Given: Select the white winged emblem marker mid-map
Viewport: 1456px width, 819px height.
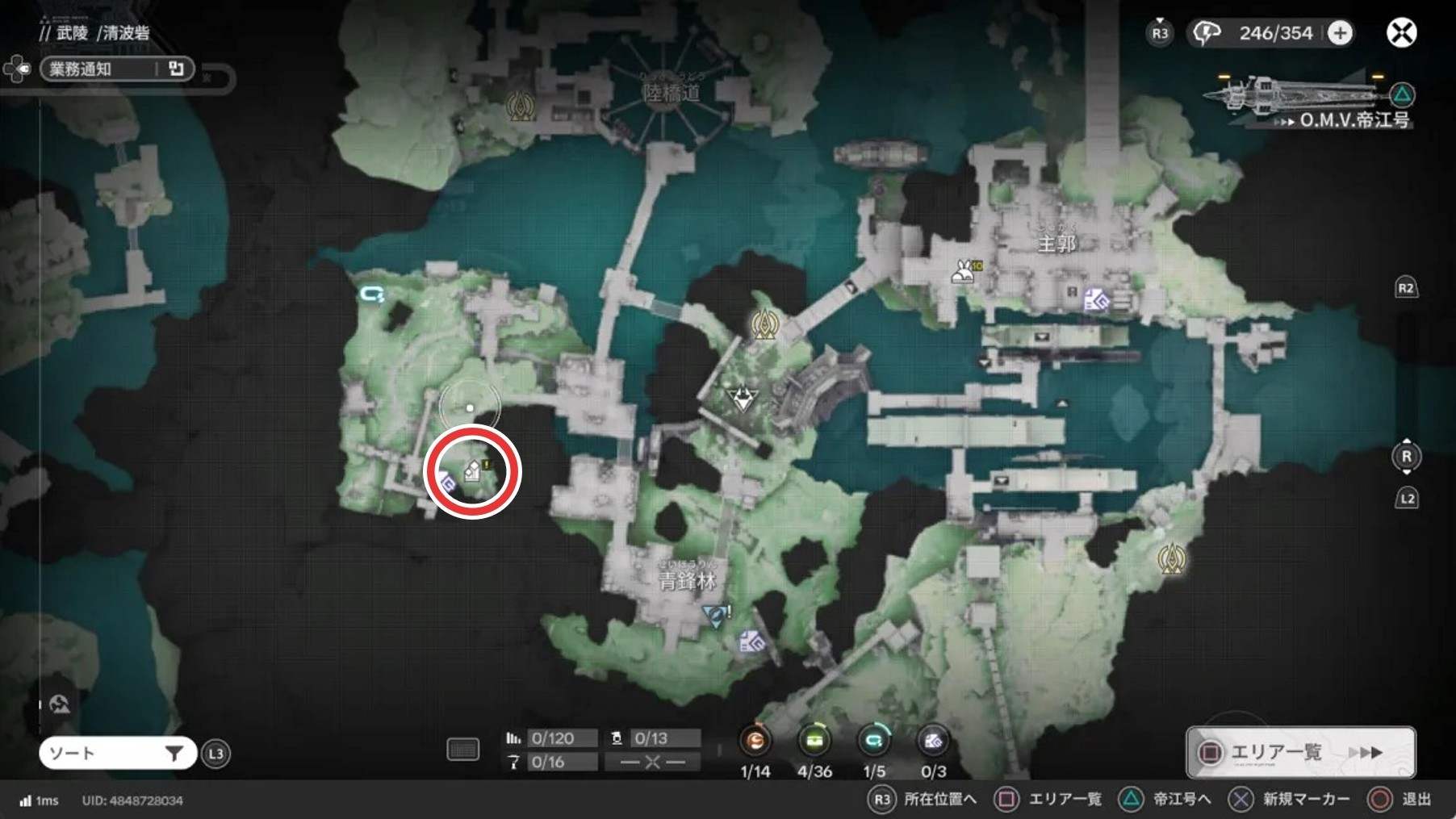Looking at the screenshot, I should click(x=742, y=397).
